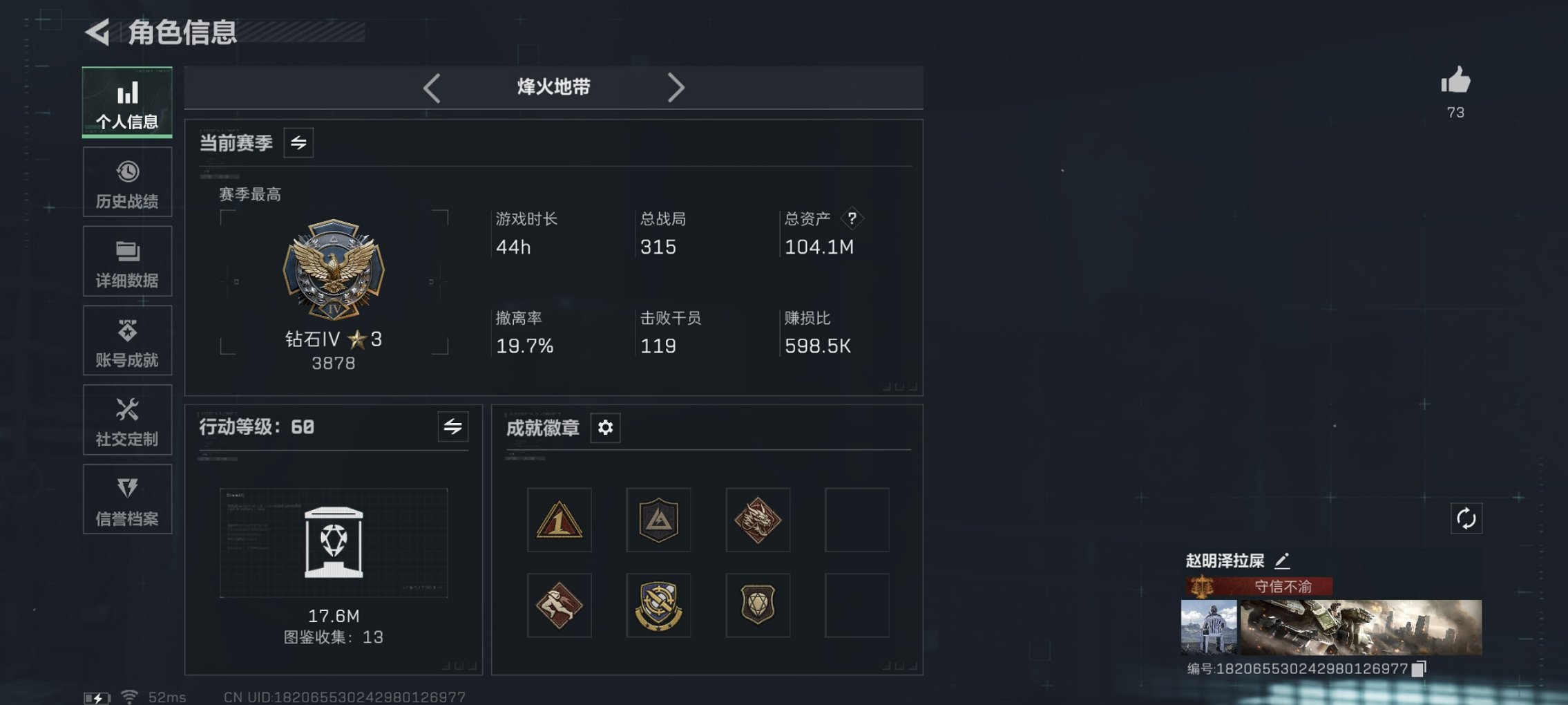Toggle the share icon beside 行动等级
This screenshot has height=705, width=1568.
[x=452, y=427]
